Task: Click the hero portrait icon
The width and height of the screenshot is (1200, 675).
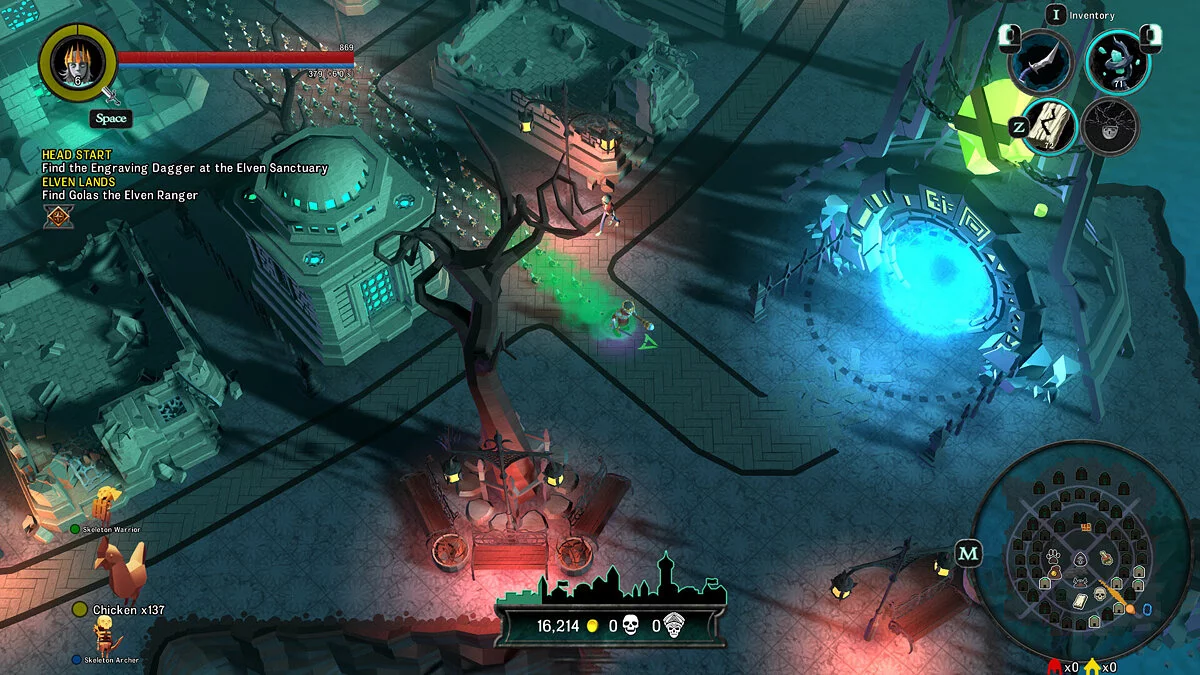Action: (x=77, y=62)
